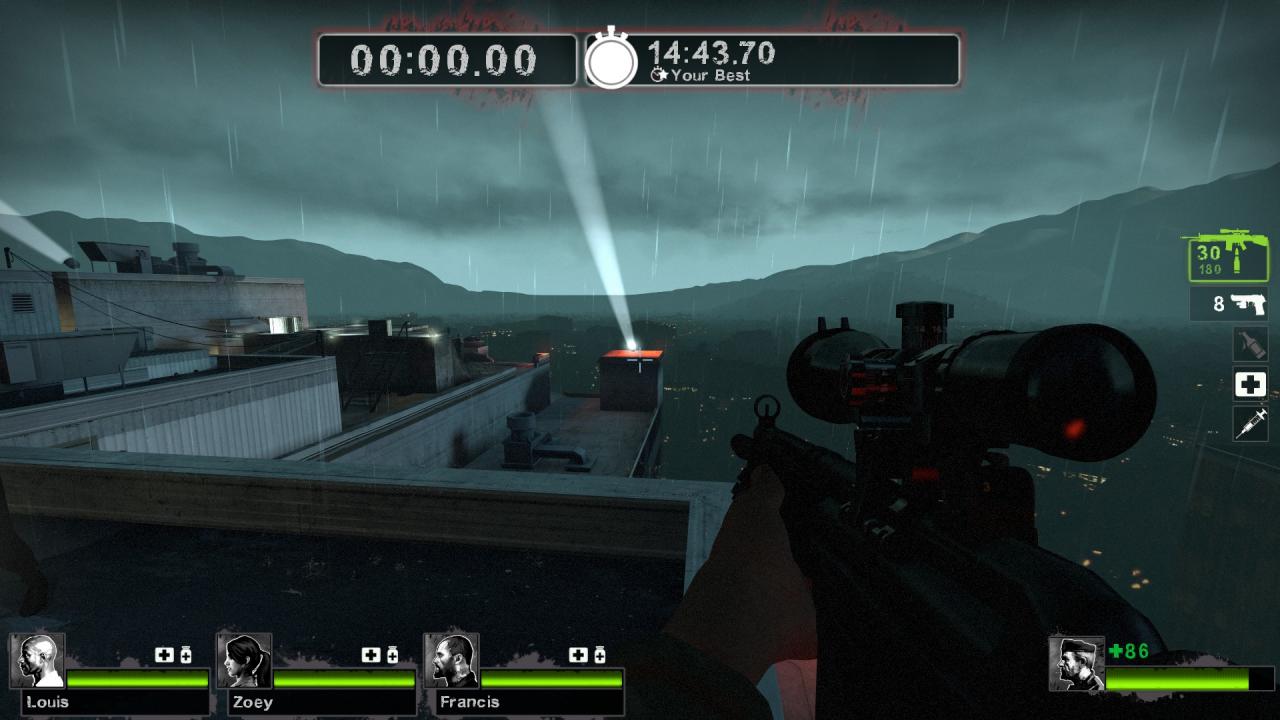This screenshot has height=720, width=1280.
Task: Choose the molotov bottle slot
Action: coord(1250,343)
